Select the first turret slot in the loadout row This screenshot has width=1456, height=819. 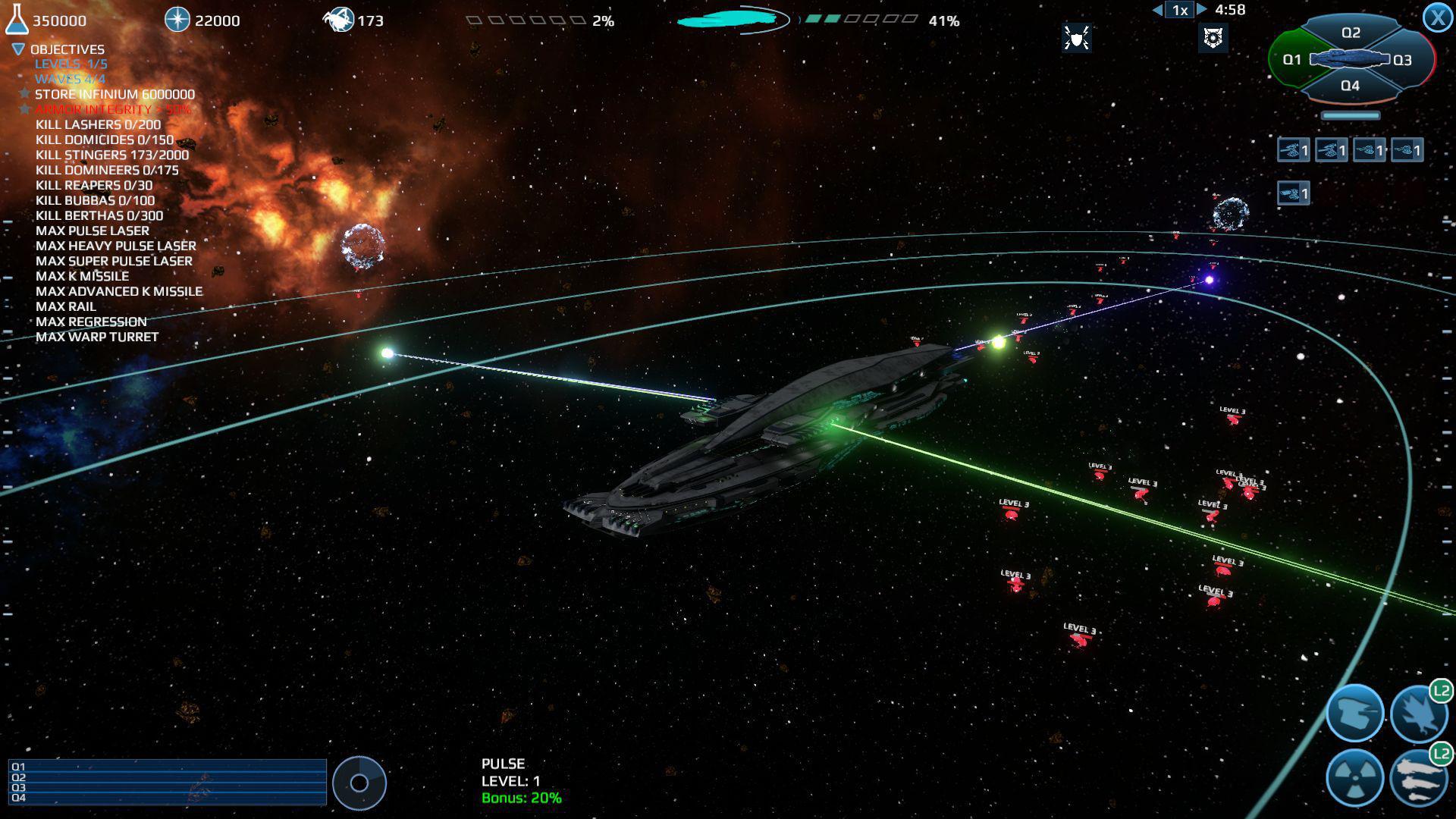coord(1291,149)
